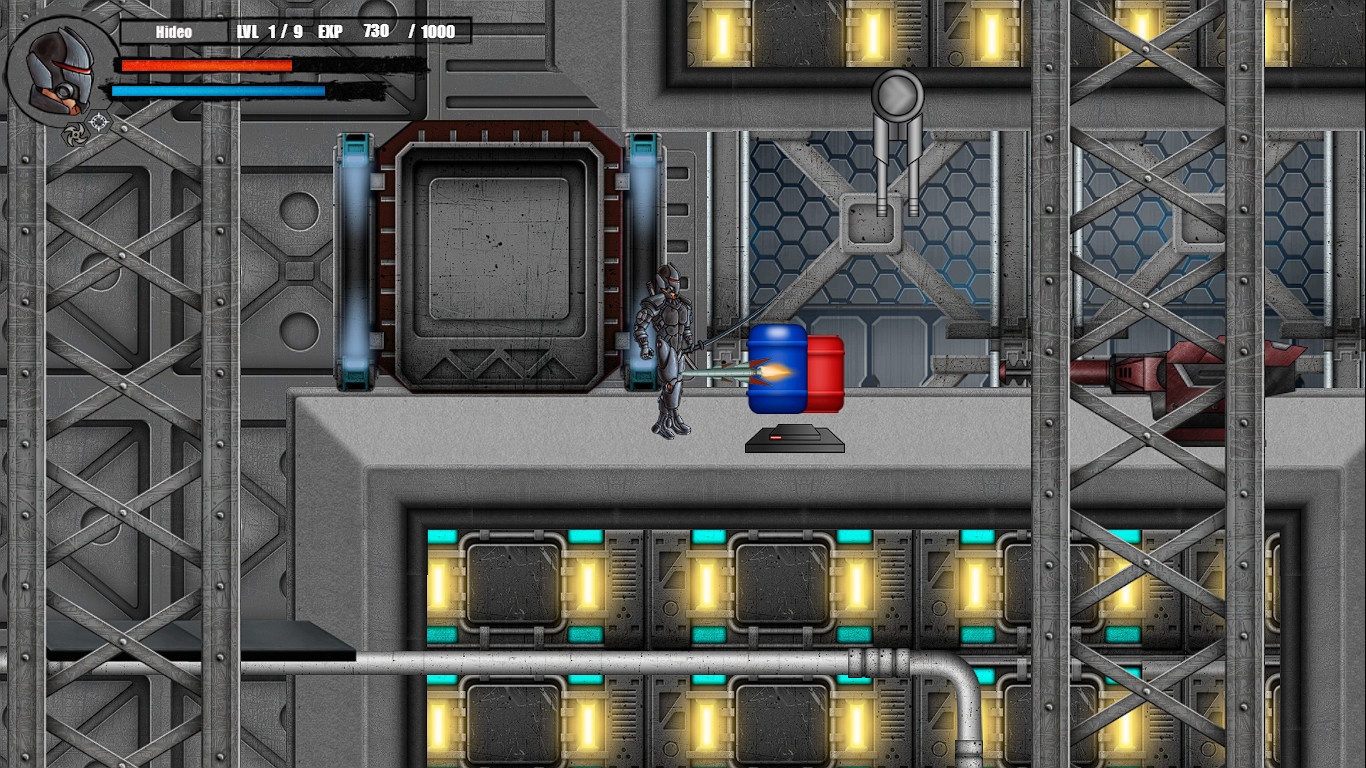The height and width of the screenshot is (768, 1366).
Task: Activate the crosshair target ability icon
Action: [99, 123]
